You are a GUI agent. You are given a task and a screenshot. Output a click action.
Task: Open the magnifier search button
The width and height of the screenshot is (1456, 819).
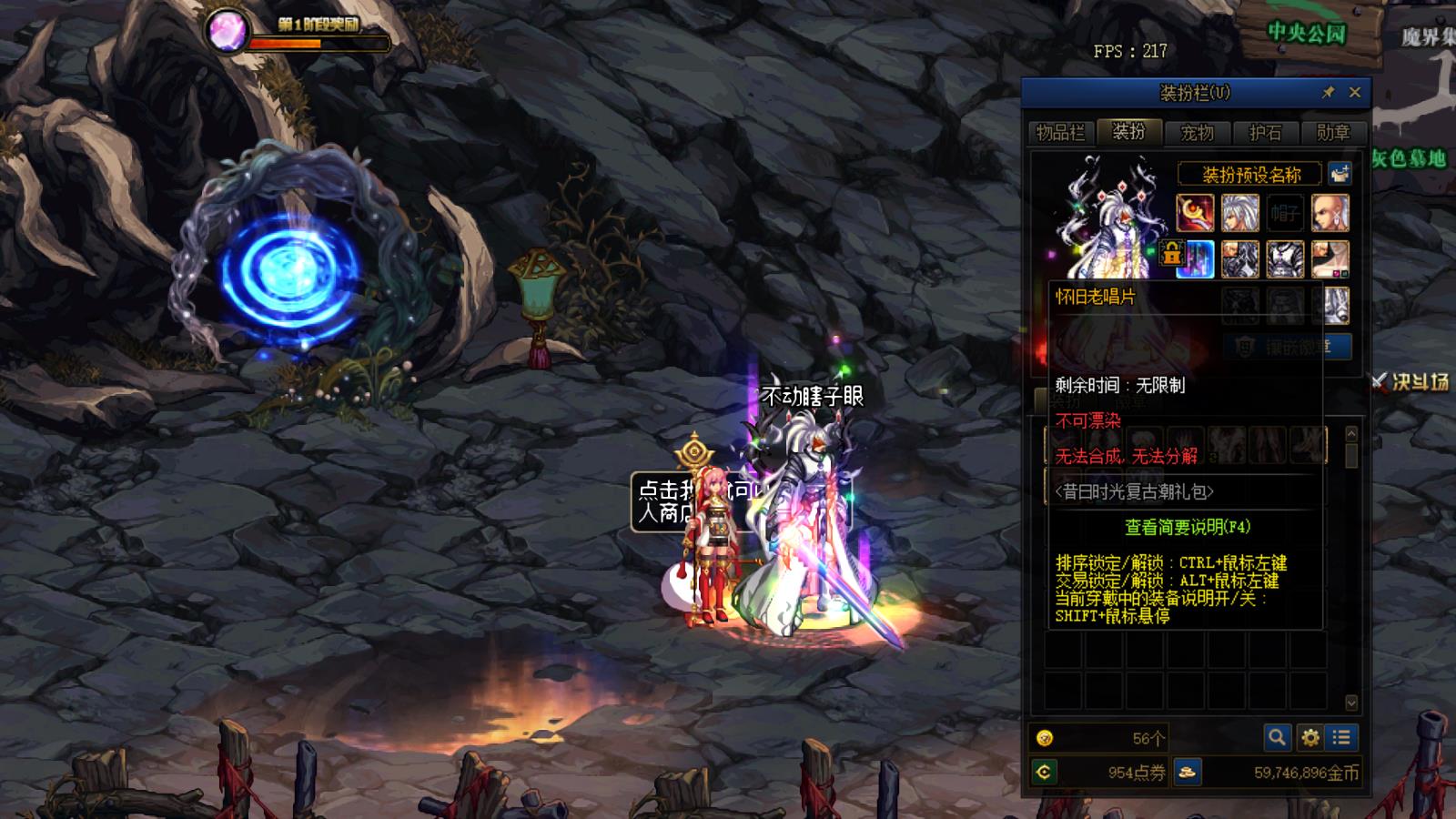tap(1277, 737)
